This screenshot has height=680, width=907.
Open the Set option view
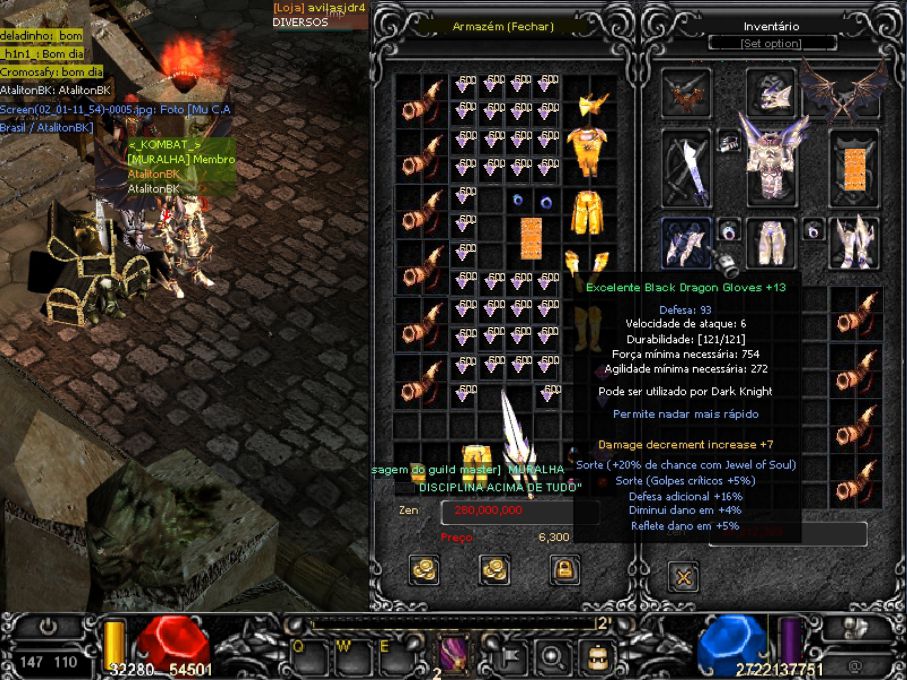(770, 44)
